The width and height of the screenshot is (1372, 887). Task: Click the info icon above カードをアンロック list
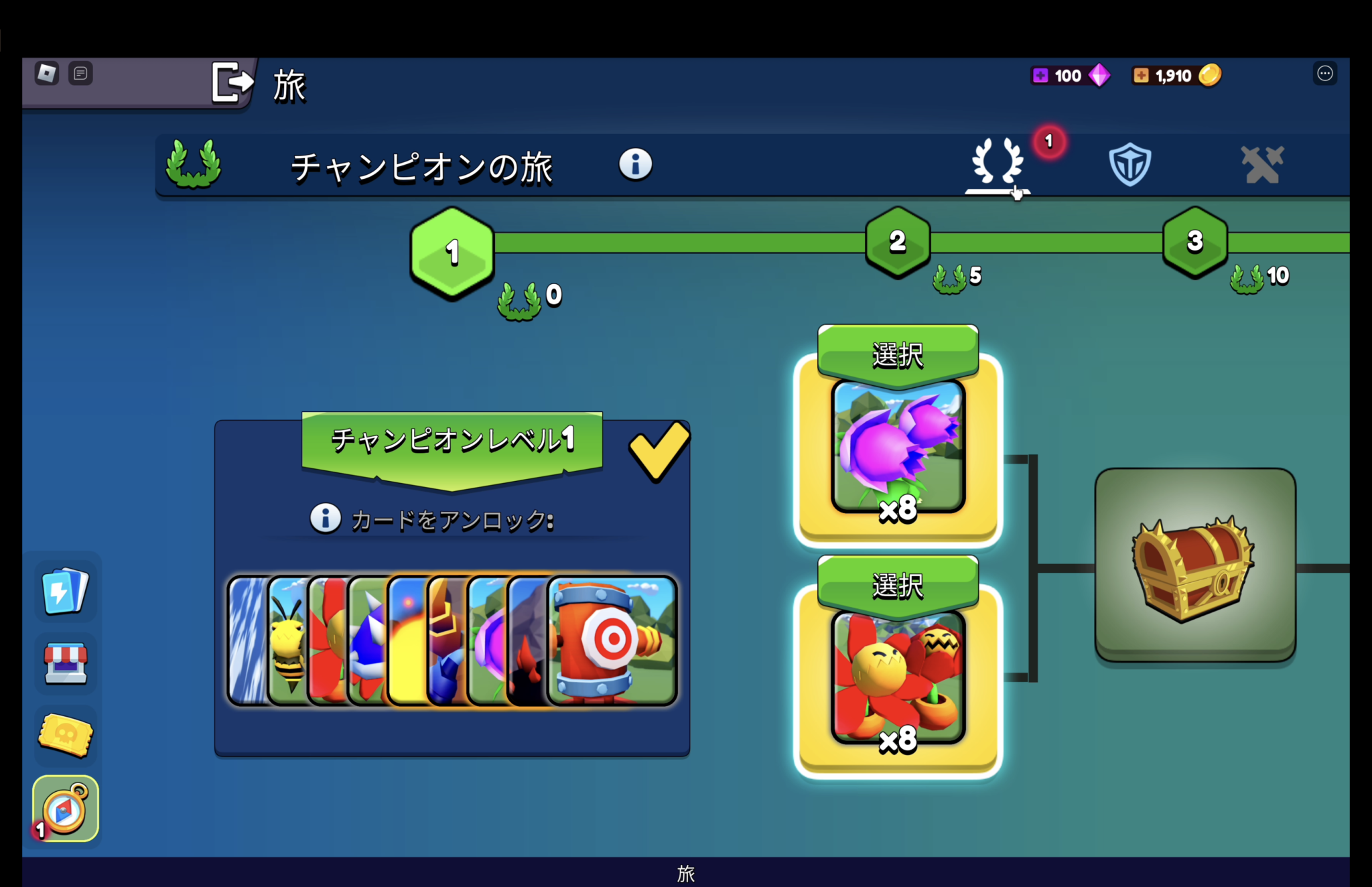(326, 518)
